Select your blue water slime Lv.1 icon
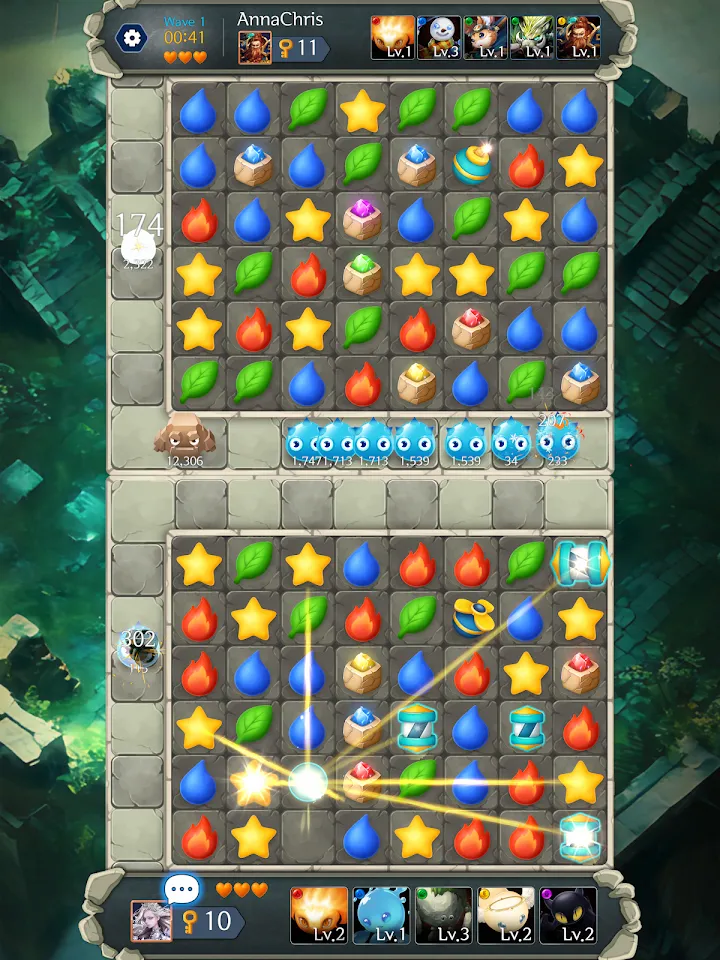The height and width of the screenshot is (960, 720). pos(381,915)
